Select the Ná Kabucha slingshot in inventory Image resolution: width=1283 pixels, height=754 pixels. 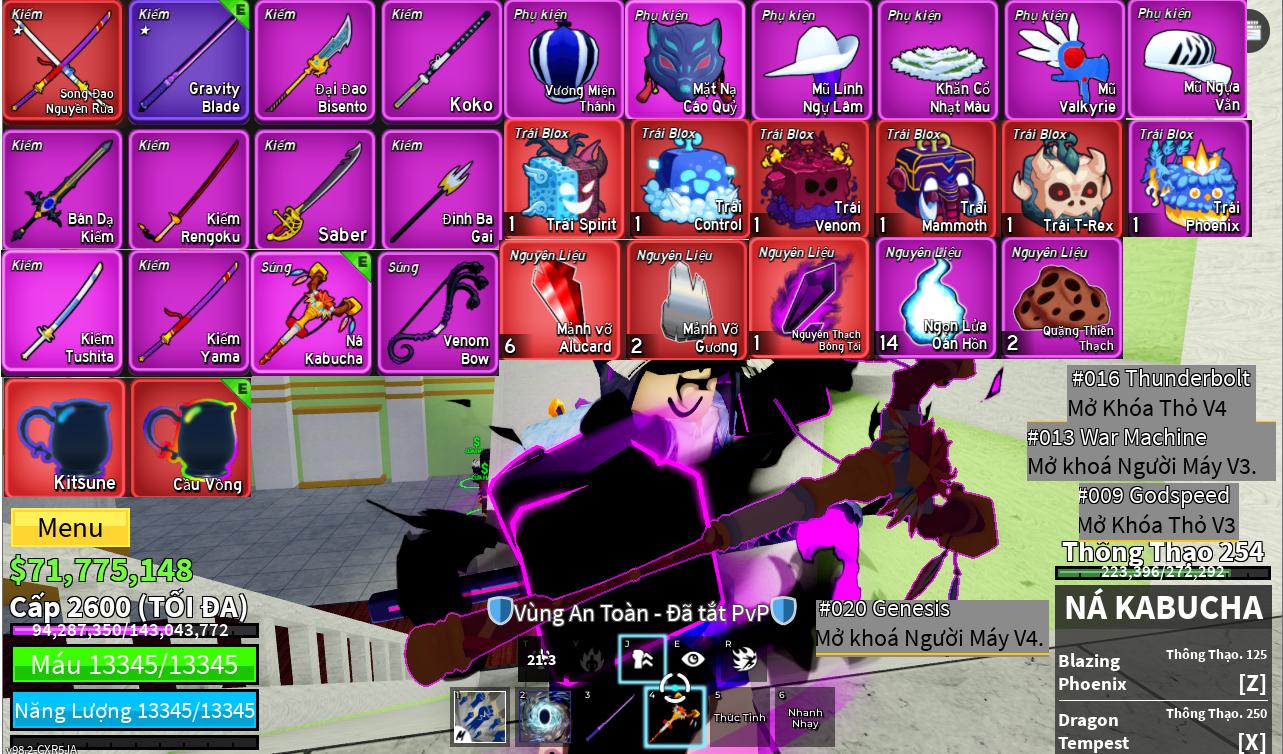tap(313, 312)
